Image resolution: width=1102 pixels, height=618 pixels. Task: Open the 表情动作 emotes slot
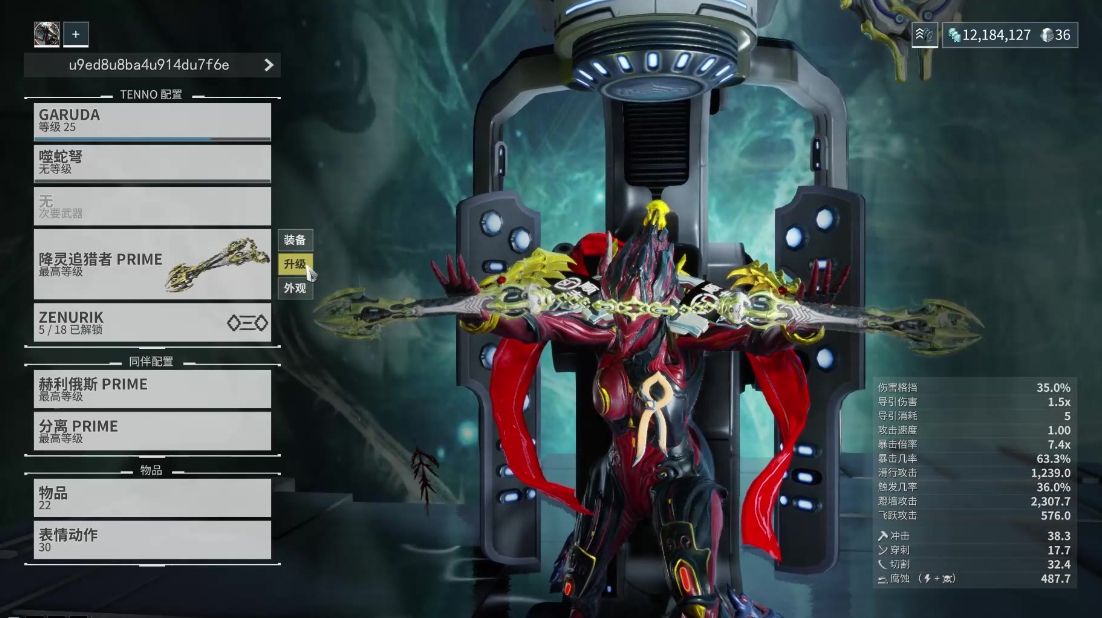coord(152,540)
